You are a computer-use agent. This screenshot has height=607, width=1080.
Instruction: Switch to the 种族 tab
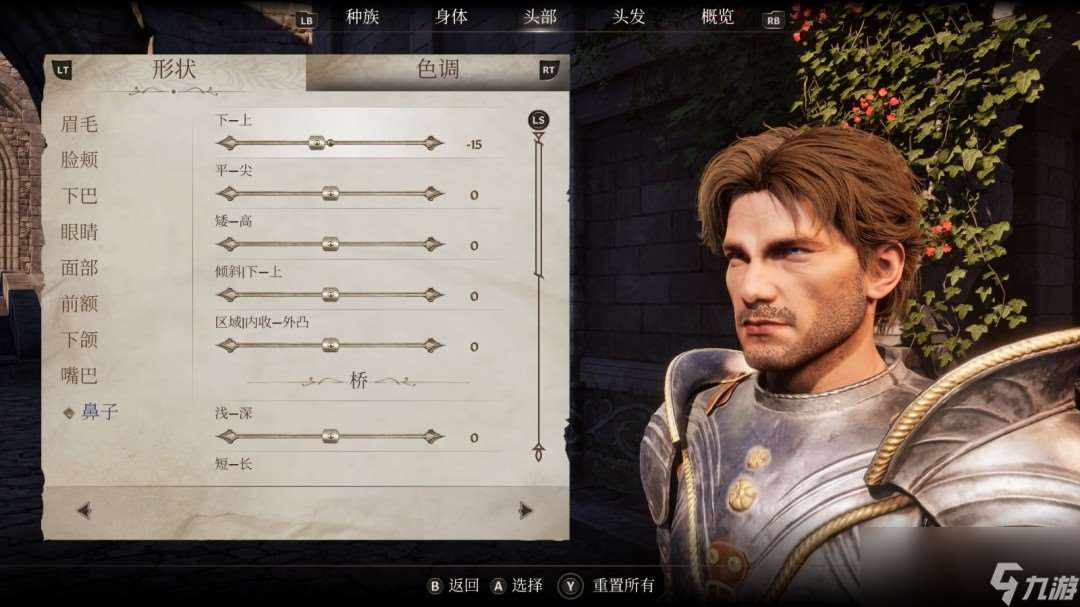pos(362,17)
